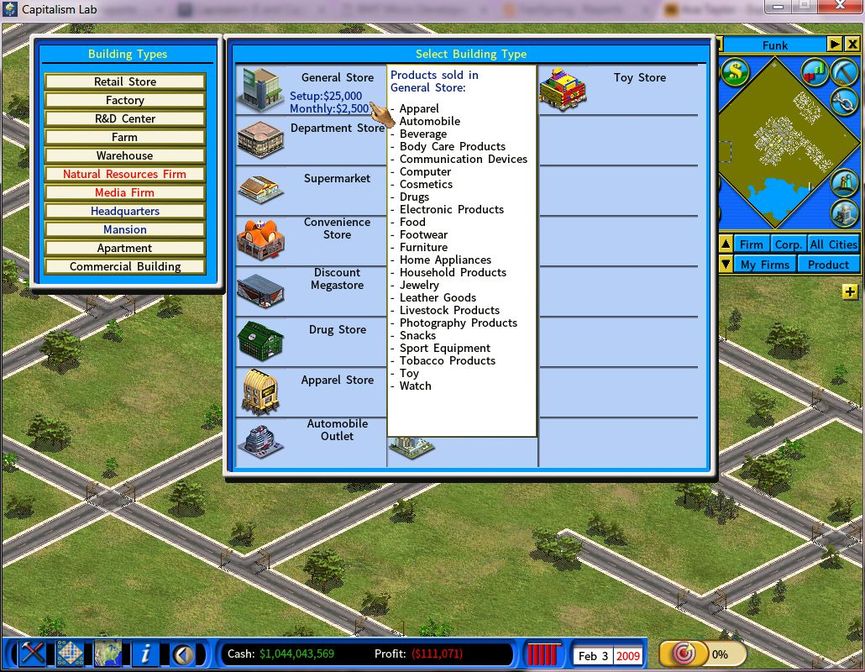Select Apartment building type
The width and height of the screenshot is (865, 672).
point(125,248)
